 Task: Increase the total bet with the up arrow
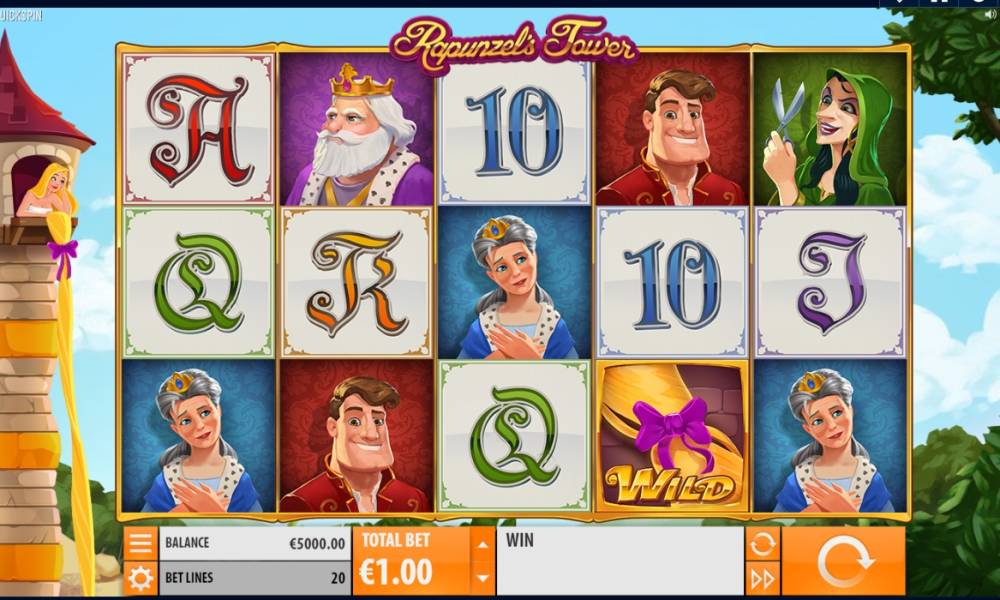[x=483, y=545]
